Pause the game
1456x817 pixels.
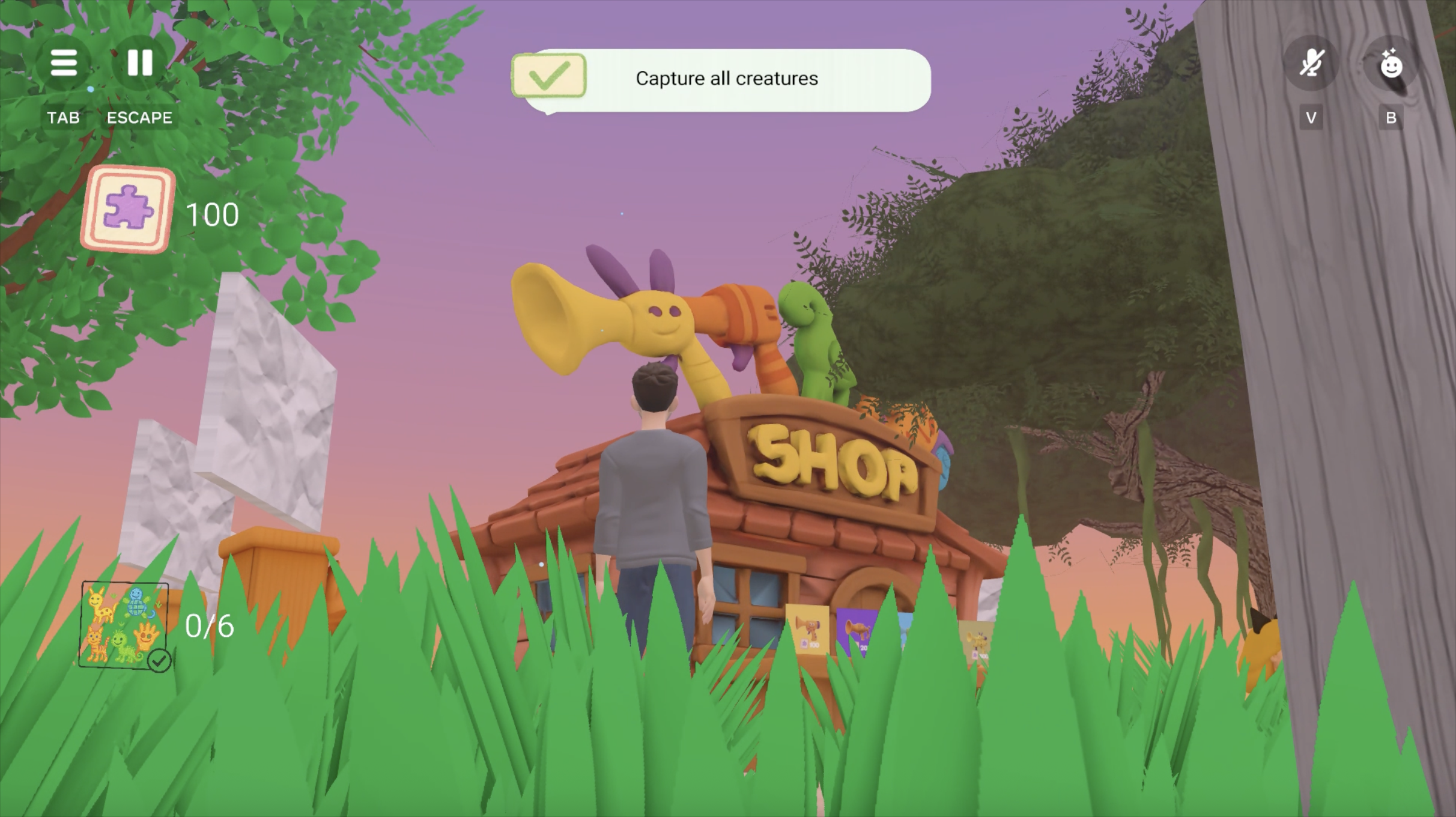point(140,62)
